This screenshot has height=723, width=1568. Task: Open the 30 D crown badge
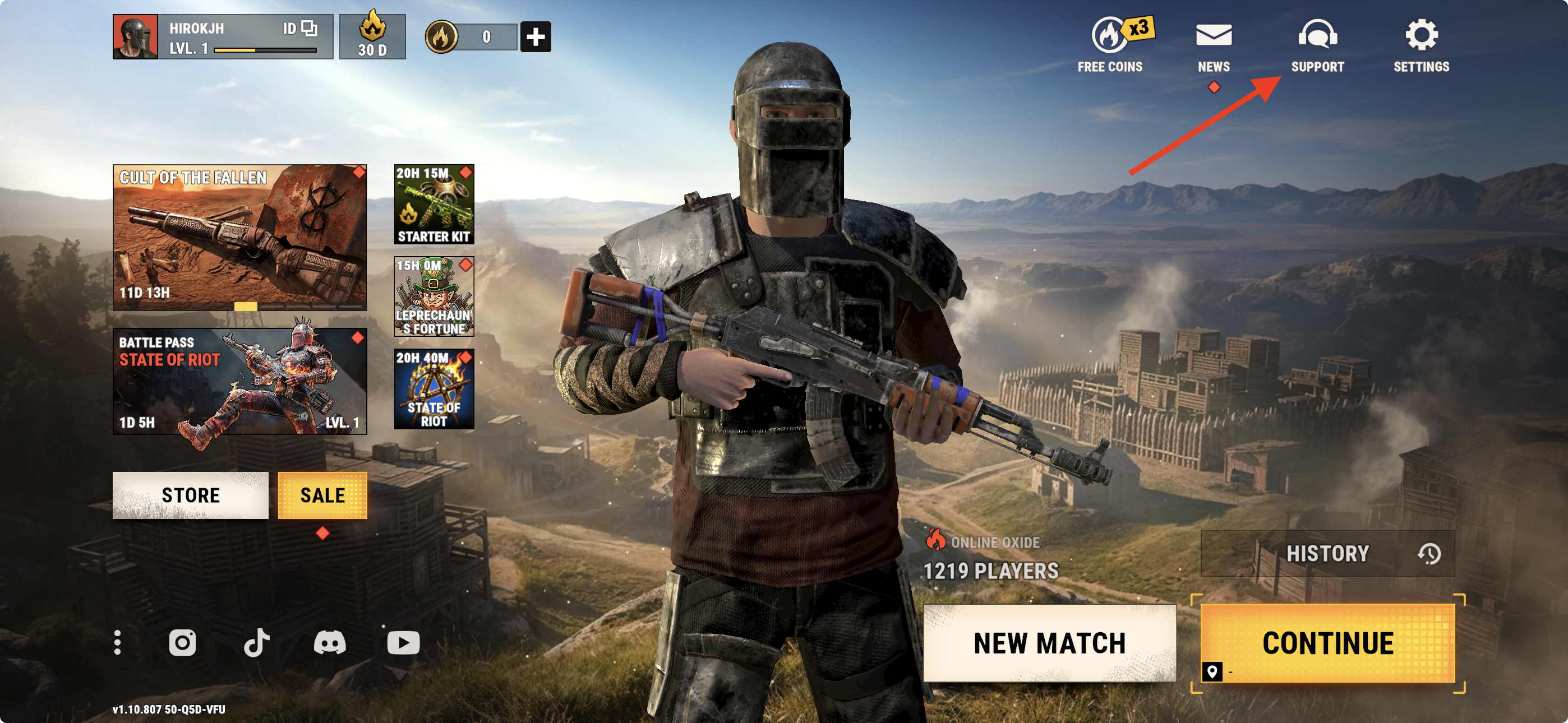(372, 36)
